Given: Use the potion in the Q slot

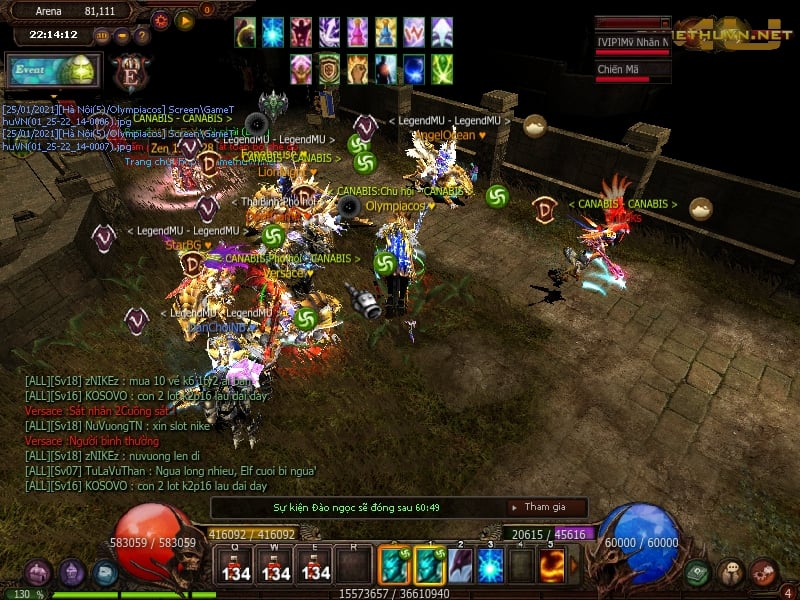Looking at the screenshot, I should click(236, 565).
